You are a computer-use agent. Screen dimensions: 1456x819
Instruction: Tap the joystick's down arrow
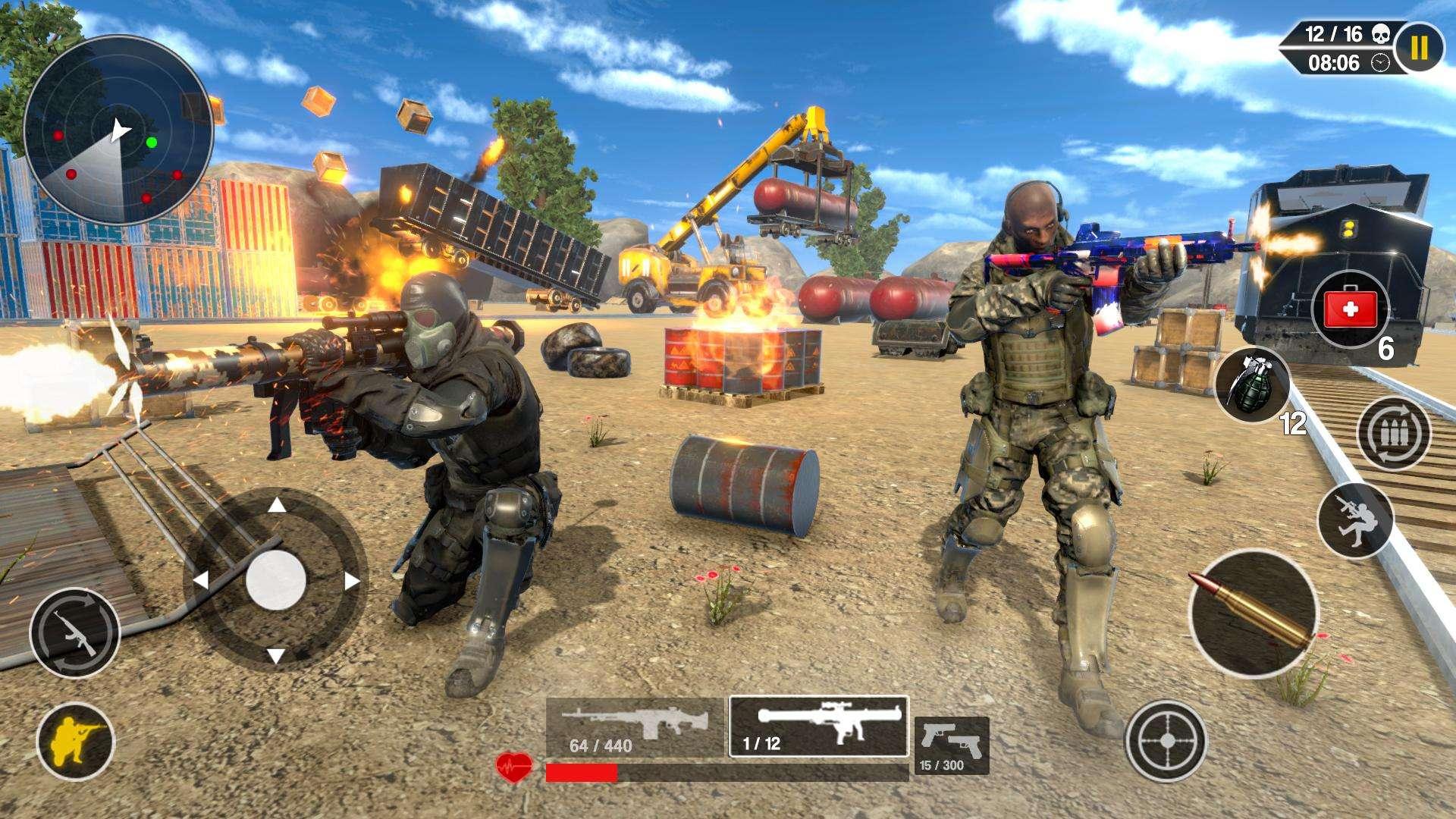276,655
